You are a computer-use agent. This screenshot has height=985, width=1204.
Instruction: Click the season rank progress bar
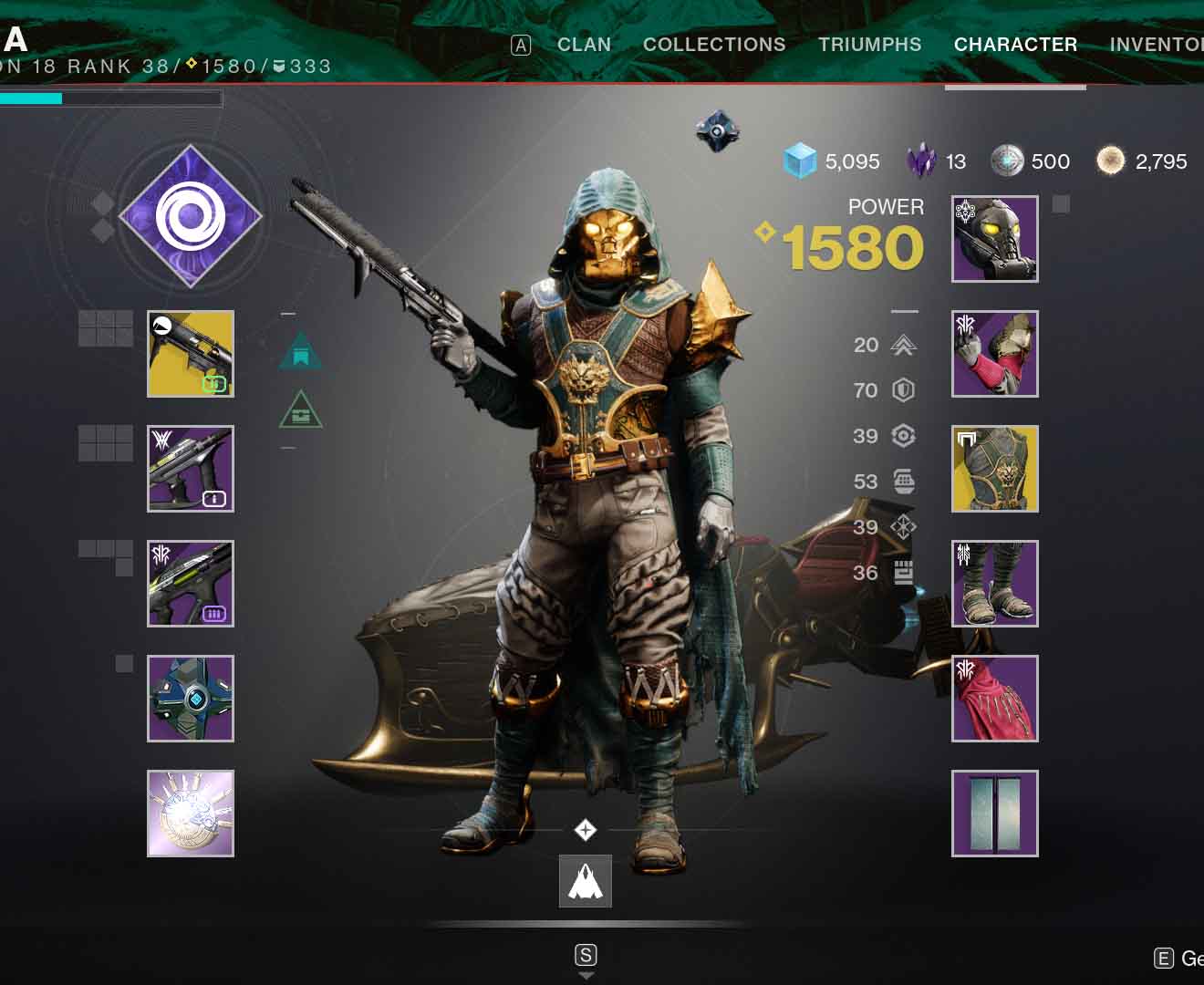coord(109,97)
